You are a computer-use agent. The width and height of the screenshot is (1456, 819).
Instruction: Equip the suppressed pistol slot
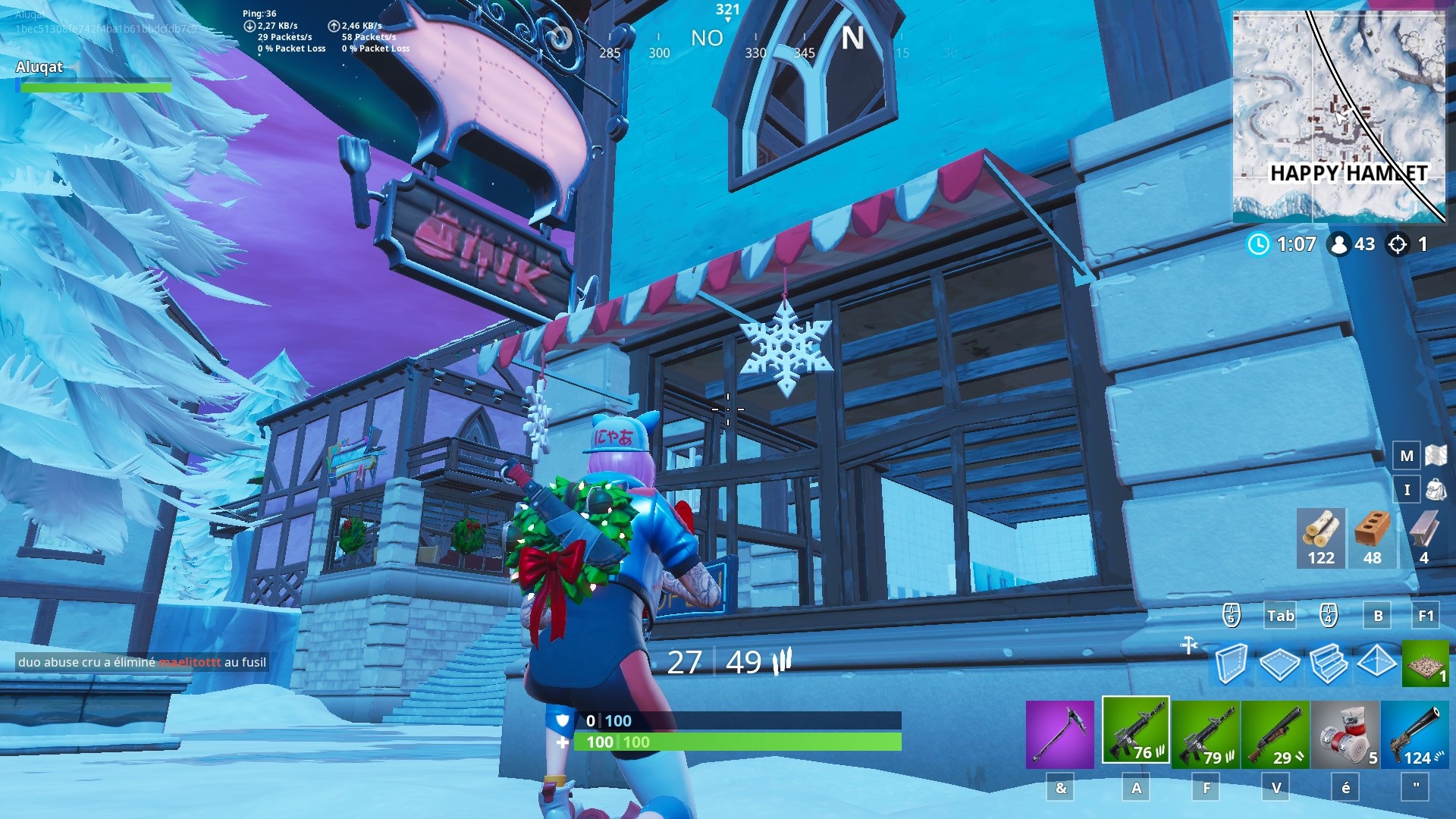point(1414,734)
